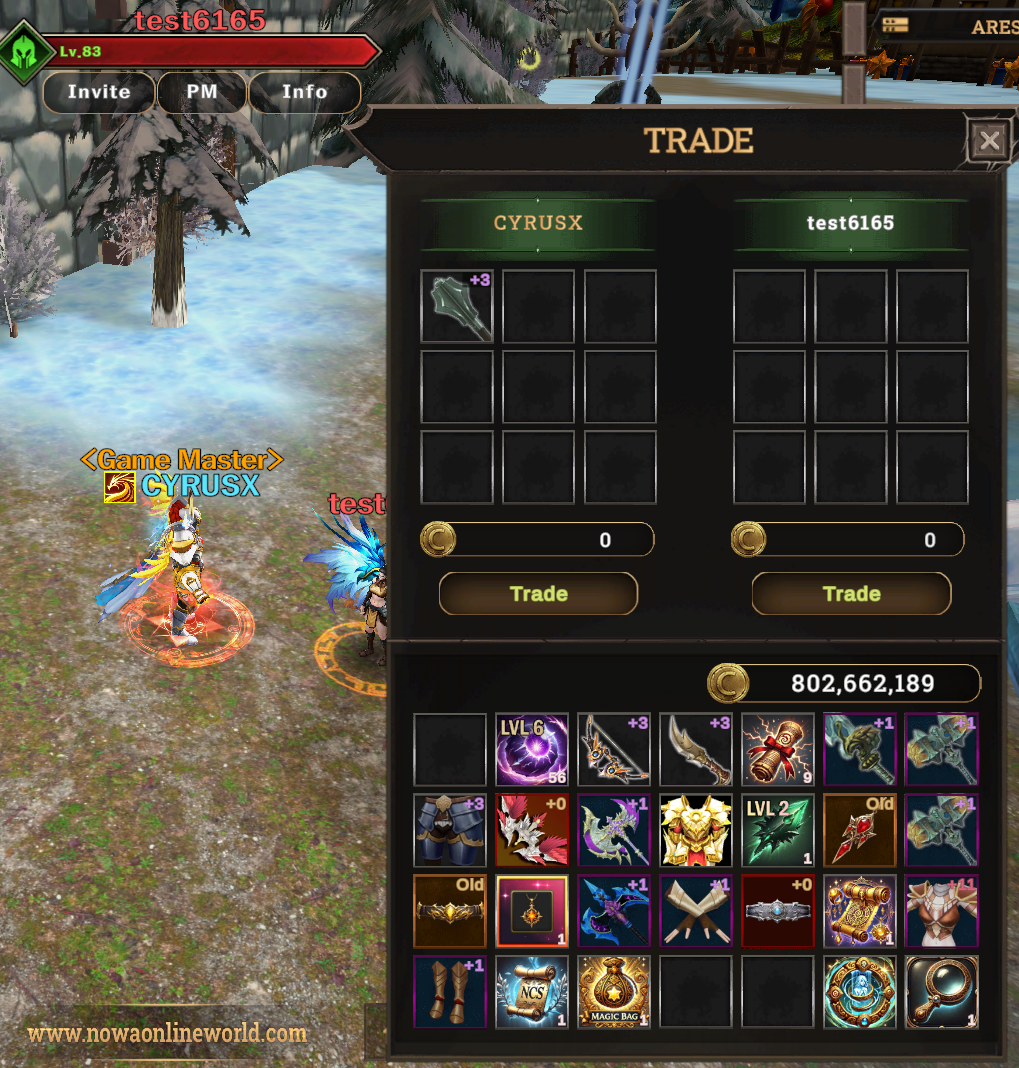The image size is (1019, 1068).
Task: Choose the +0 silver belt
Action: (x=778, y=911)
